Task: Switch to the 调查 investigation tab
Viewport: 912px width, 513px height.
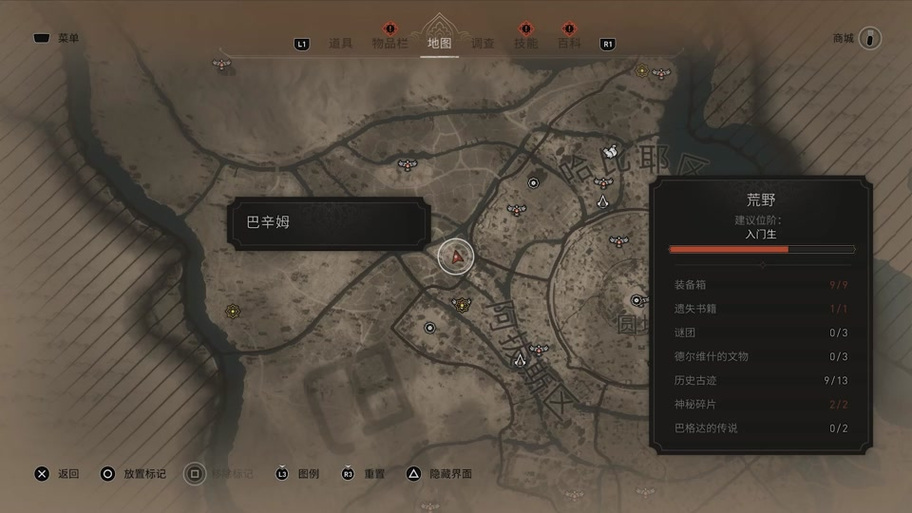Action: click(x=482, y=43)
